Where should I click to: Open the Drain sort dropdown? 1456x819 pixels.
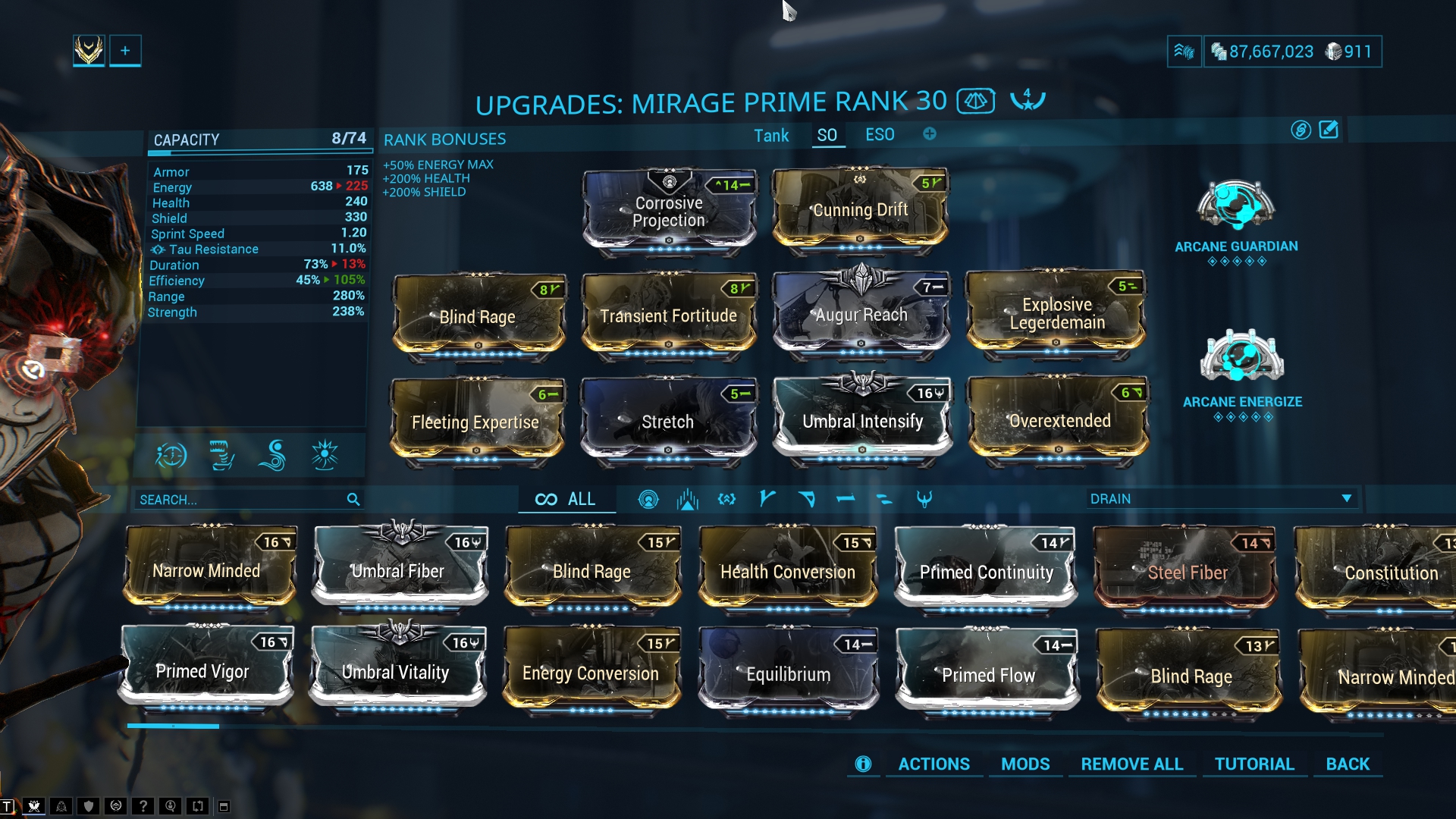(x=1221, y=499)
